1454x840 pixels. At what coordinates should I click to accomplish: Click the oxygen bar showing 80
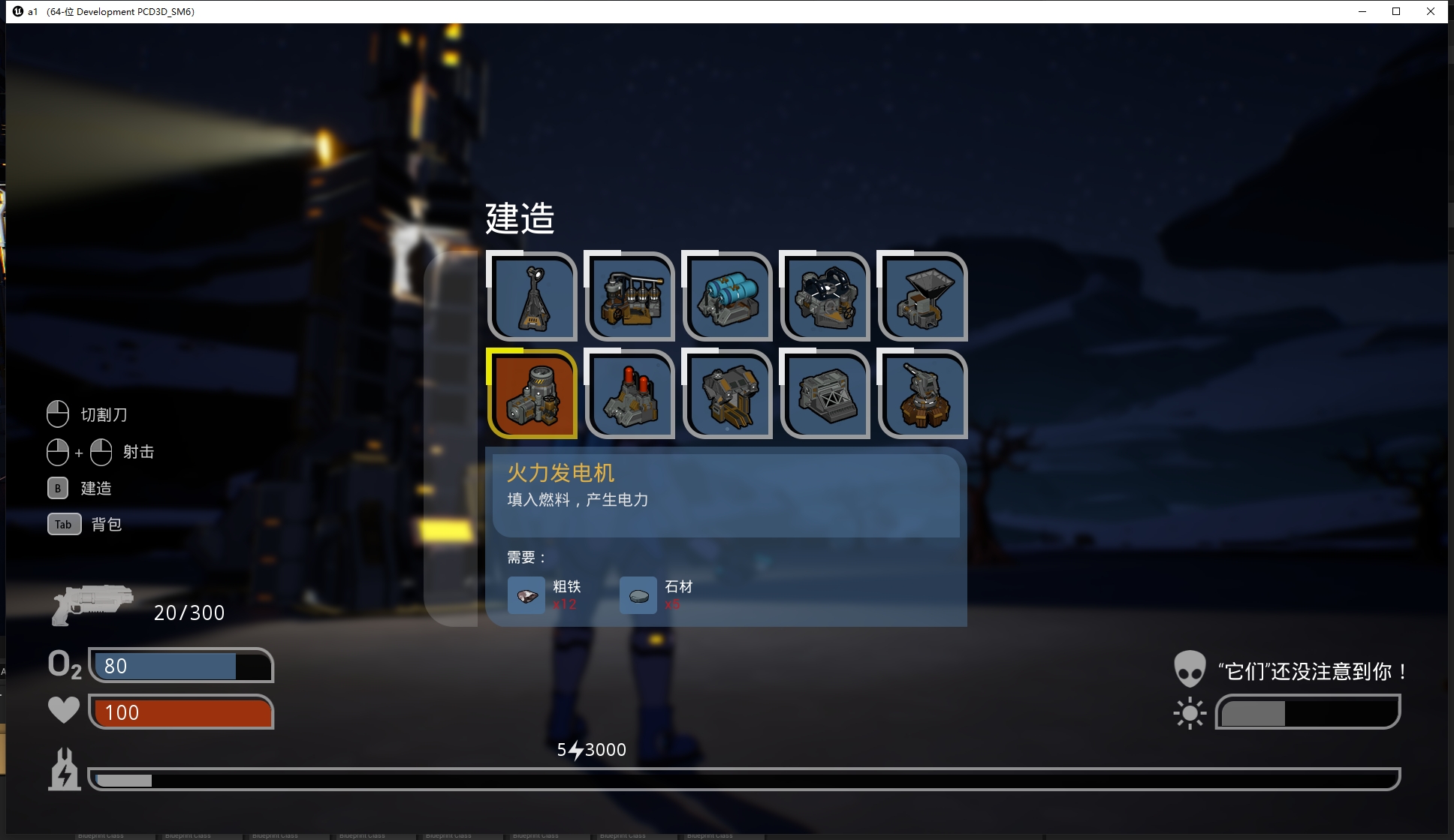(180, 666)
